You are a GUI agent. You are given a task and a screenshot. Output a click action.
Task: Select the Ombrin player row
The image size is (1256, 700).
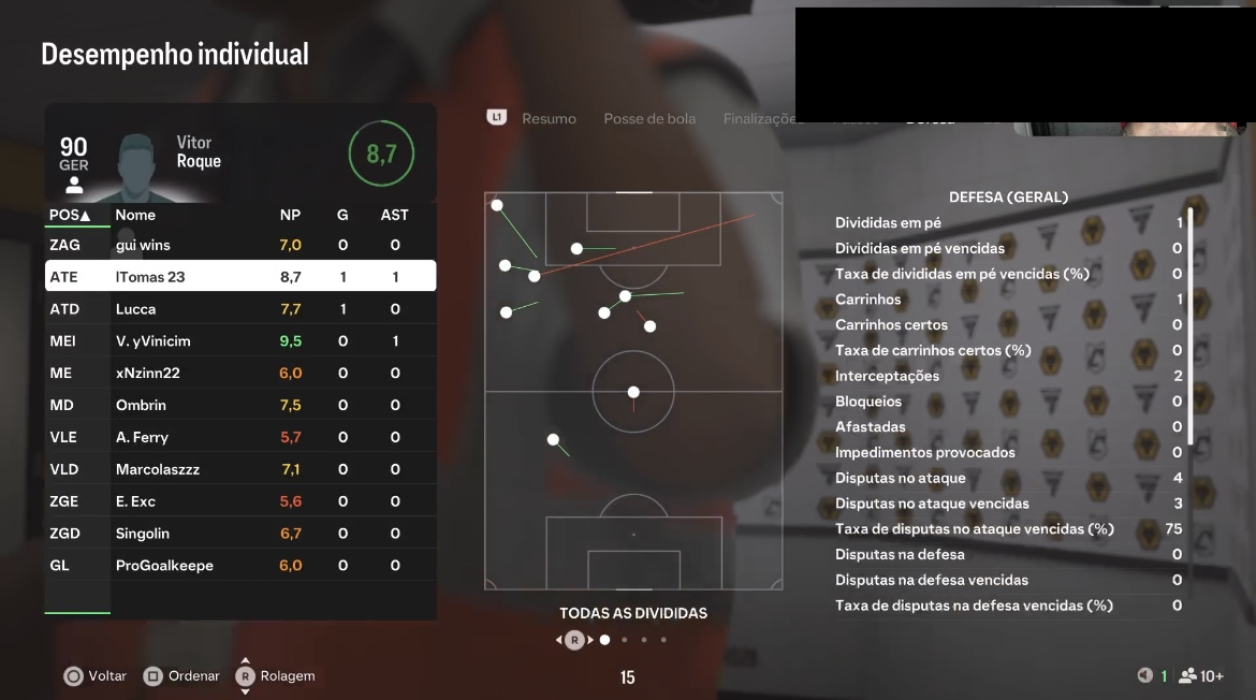pos(240,405)
